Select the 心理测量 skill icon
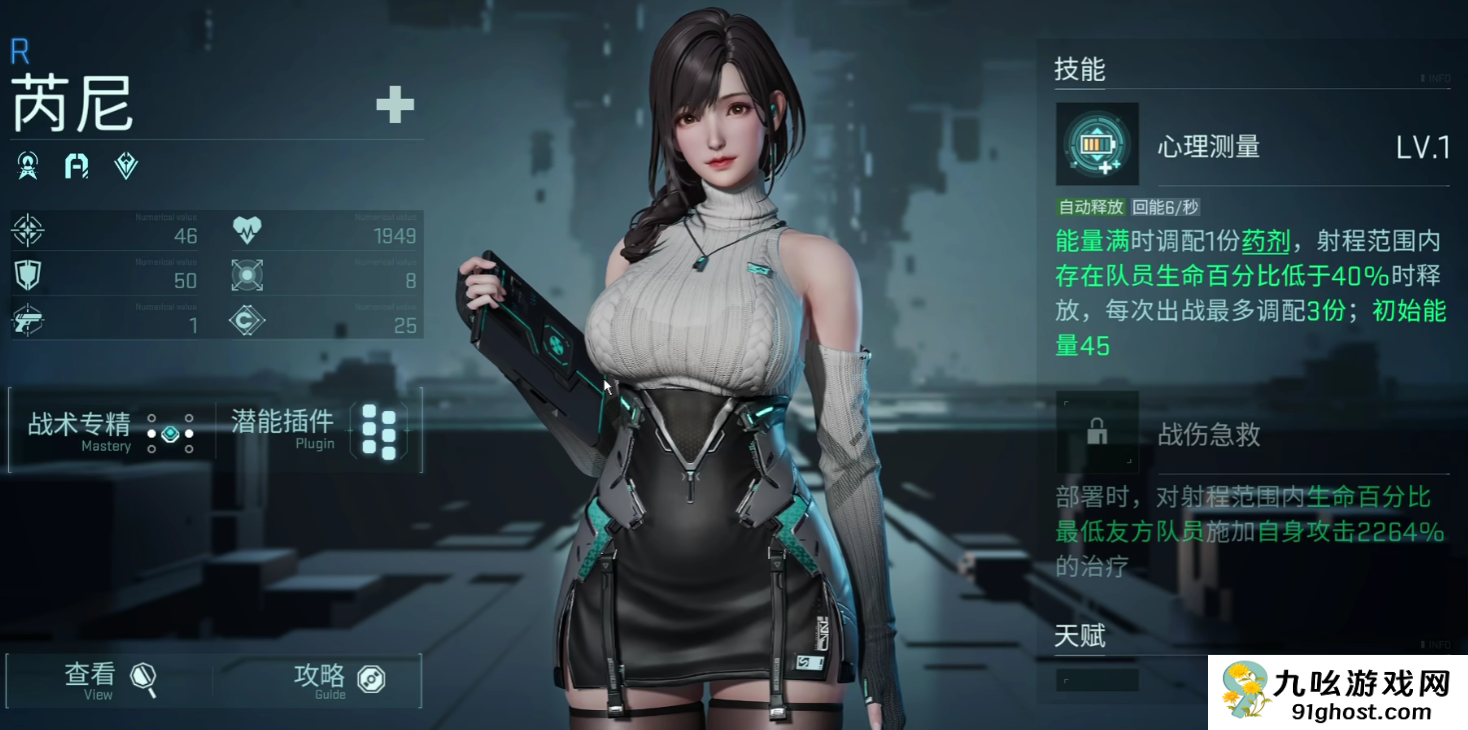 click(1097, 144)
